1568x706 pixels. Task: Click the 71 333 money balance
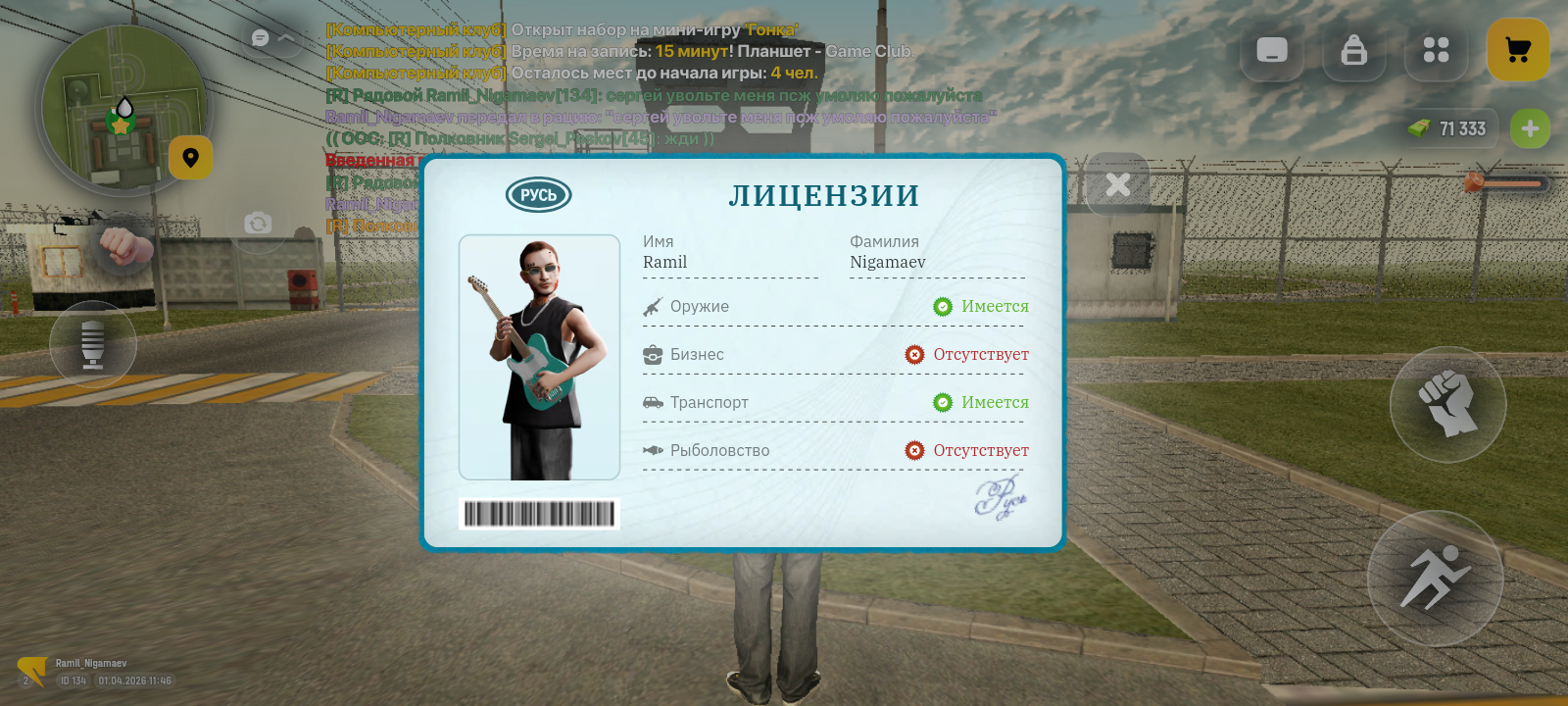(x=1449, y=128)
